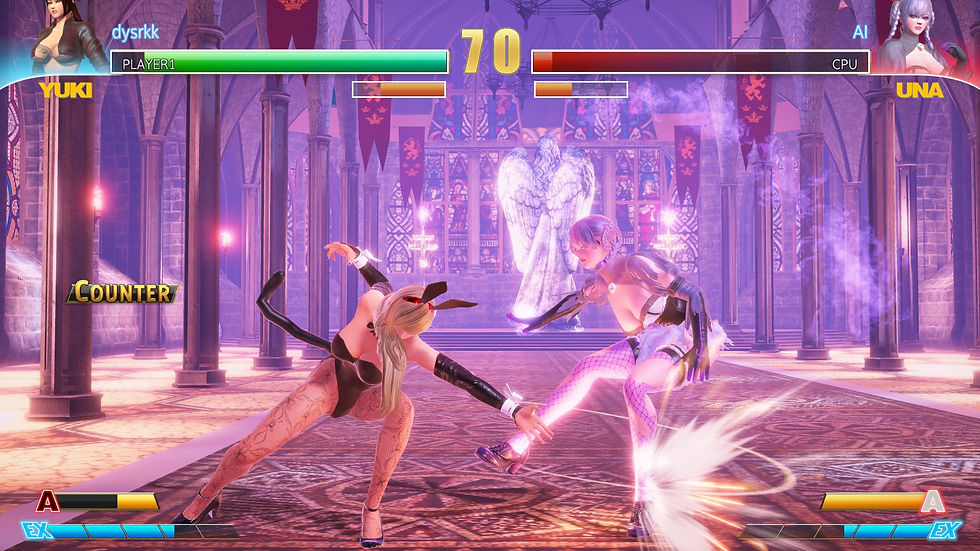Select the dysrkk player name tag
The width and height of the screenshot is (980, 551).
[x=136, y=32]
